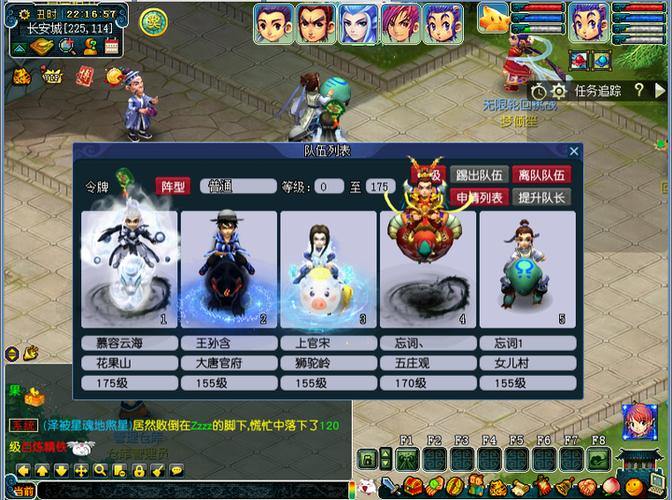Click the quest tracker question mark help

(638, 91)
